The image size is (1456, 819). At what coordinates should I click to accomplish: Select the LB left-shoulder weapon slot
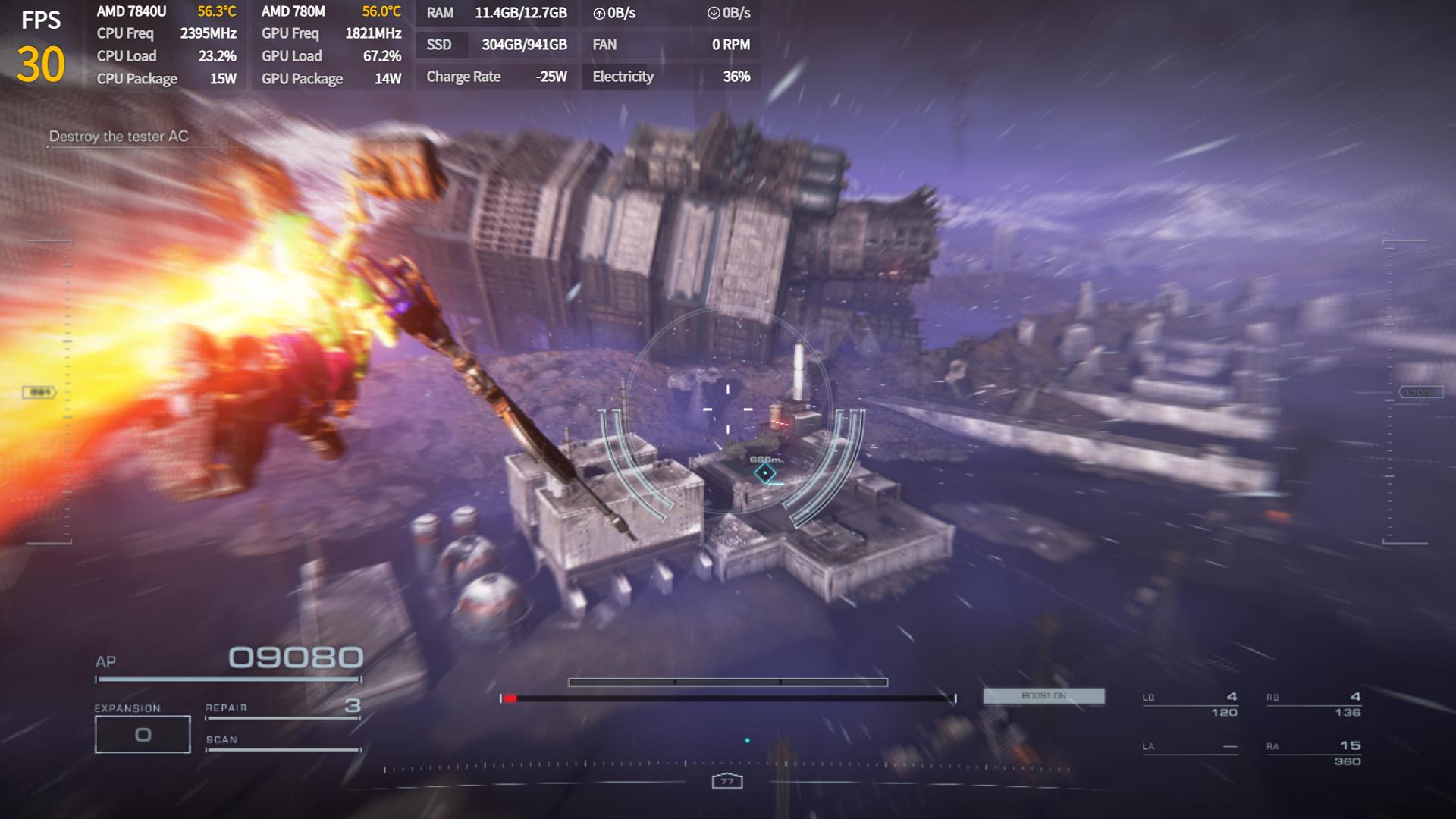[1190, 704]
